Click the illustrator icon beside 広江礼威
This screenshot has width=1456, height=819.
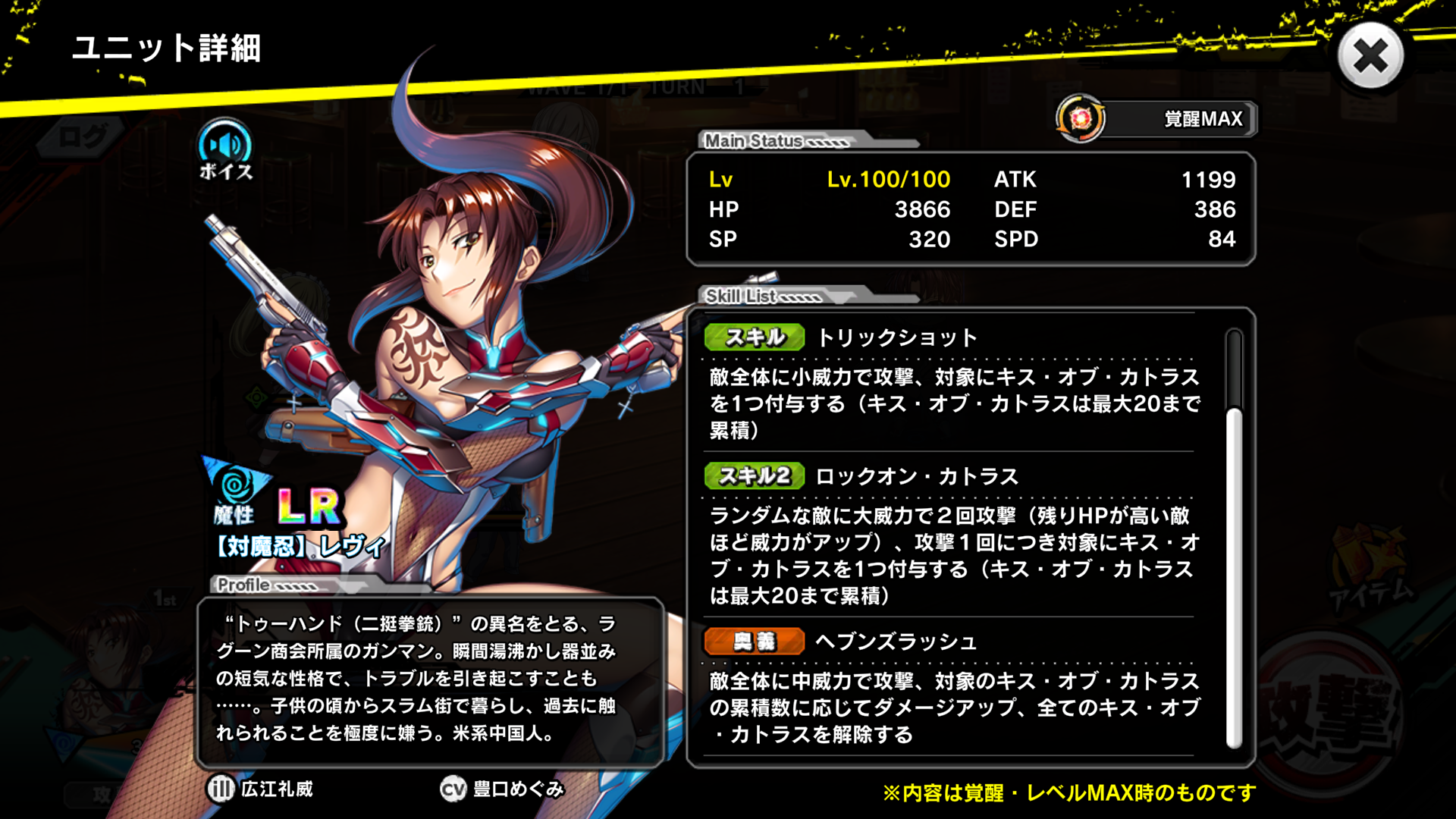coord(221,789)
